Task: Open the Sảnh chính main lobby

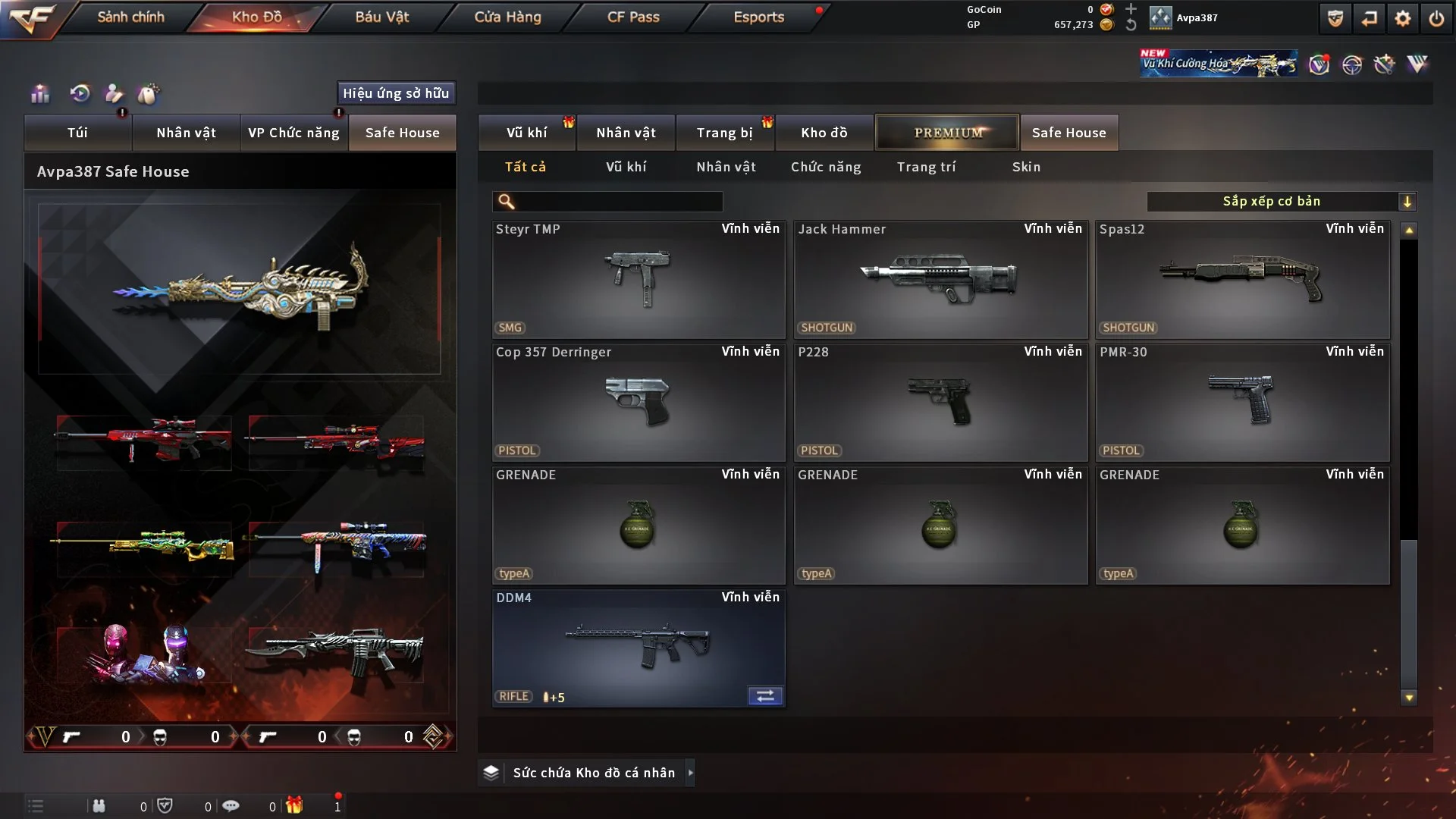Action: [130, 17]
